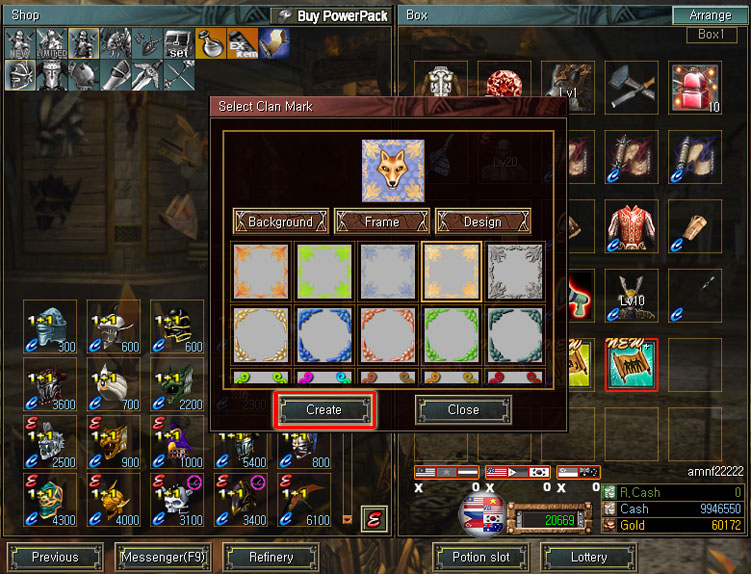Viewport: 751px width, 574px height.
Task: Go to the Previous screen
Action: click(55, 557)
